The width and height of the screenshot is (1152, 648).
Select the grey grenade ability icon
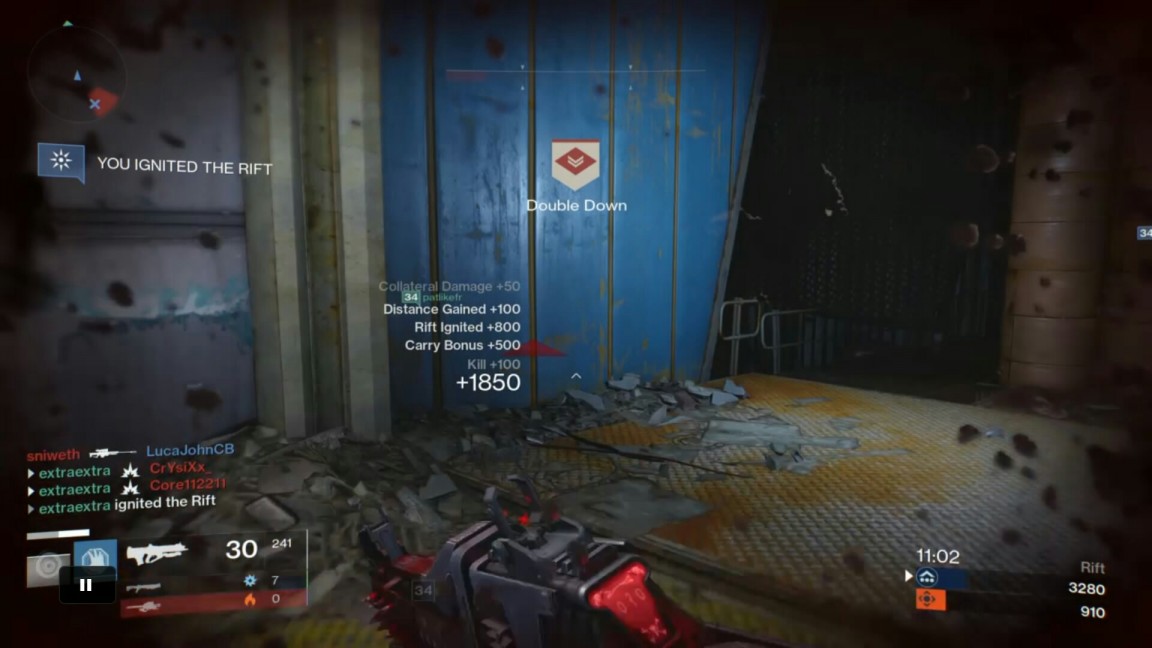click(47, 567)
